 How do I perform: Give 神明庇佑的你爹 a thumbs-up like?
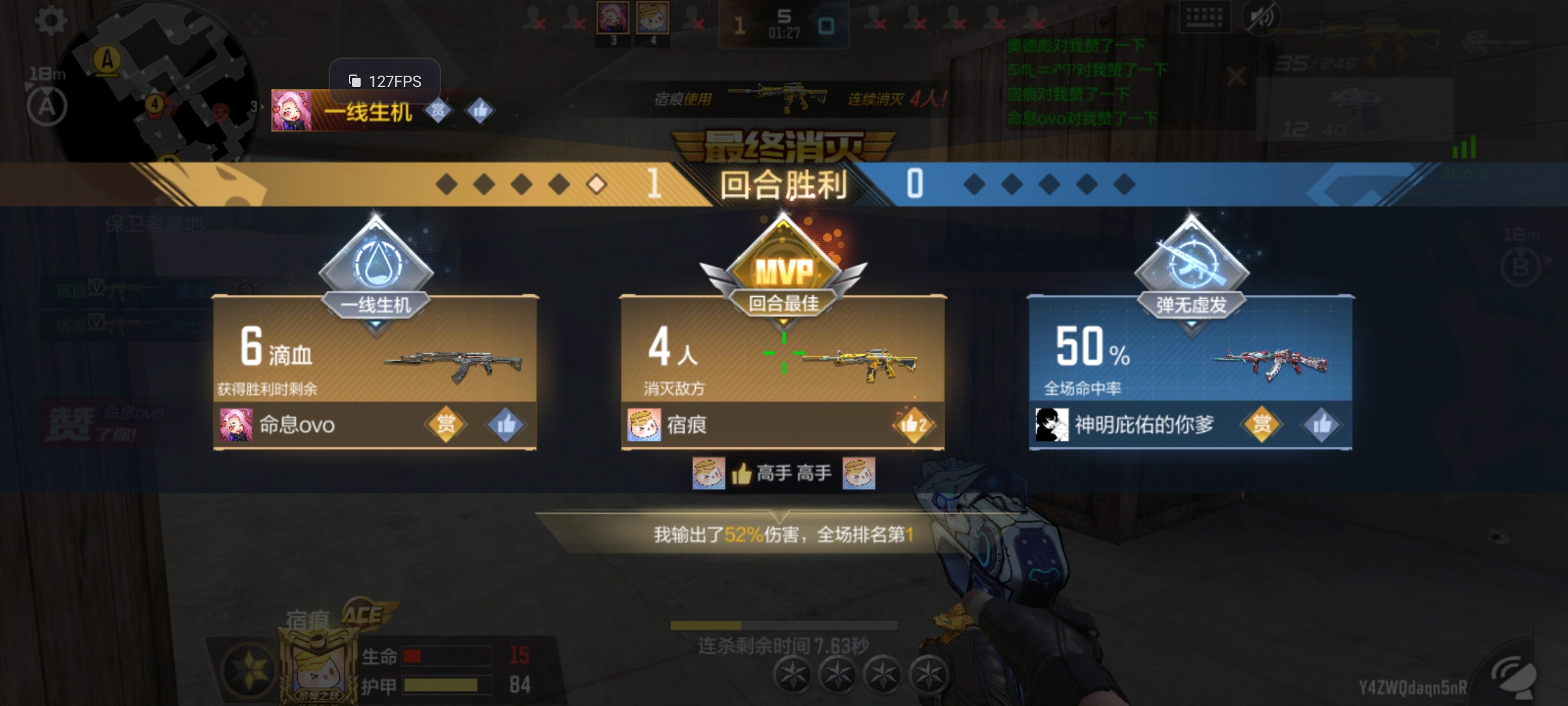(1321, 425)
